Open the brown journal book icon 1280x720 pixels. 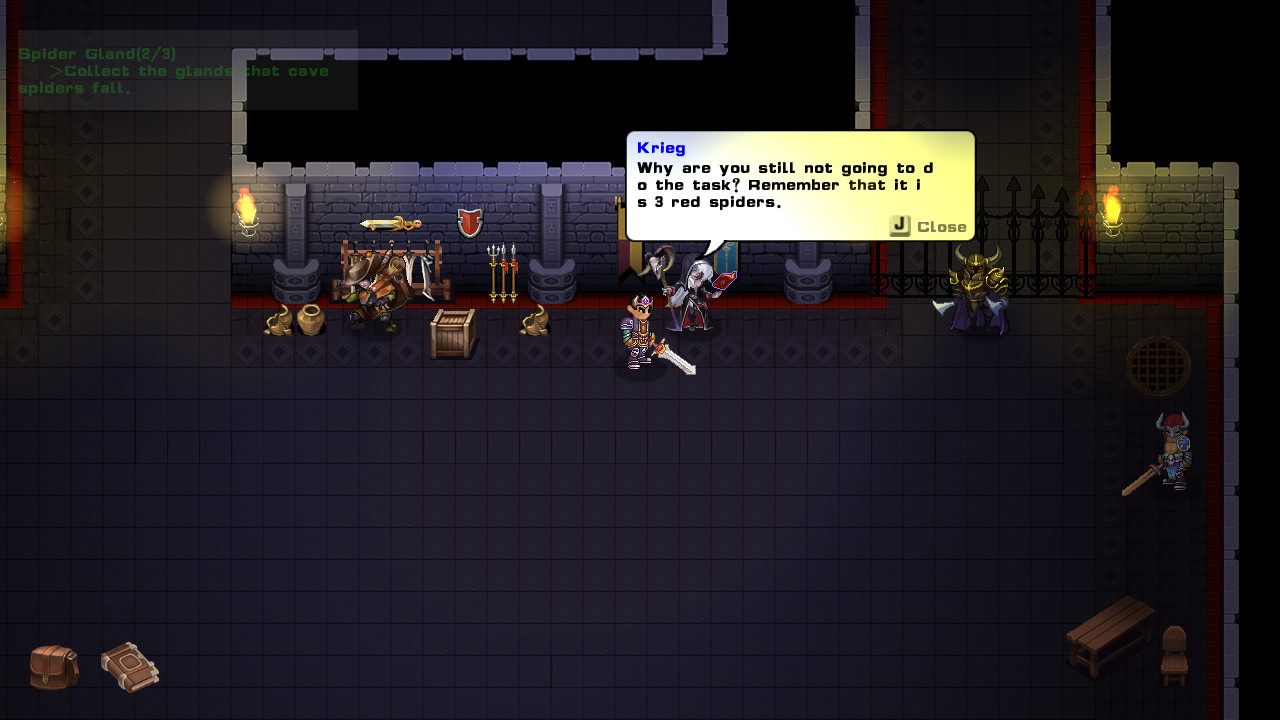click(x=130, y=667)
